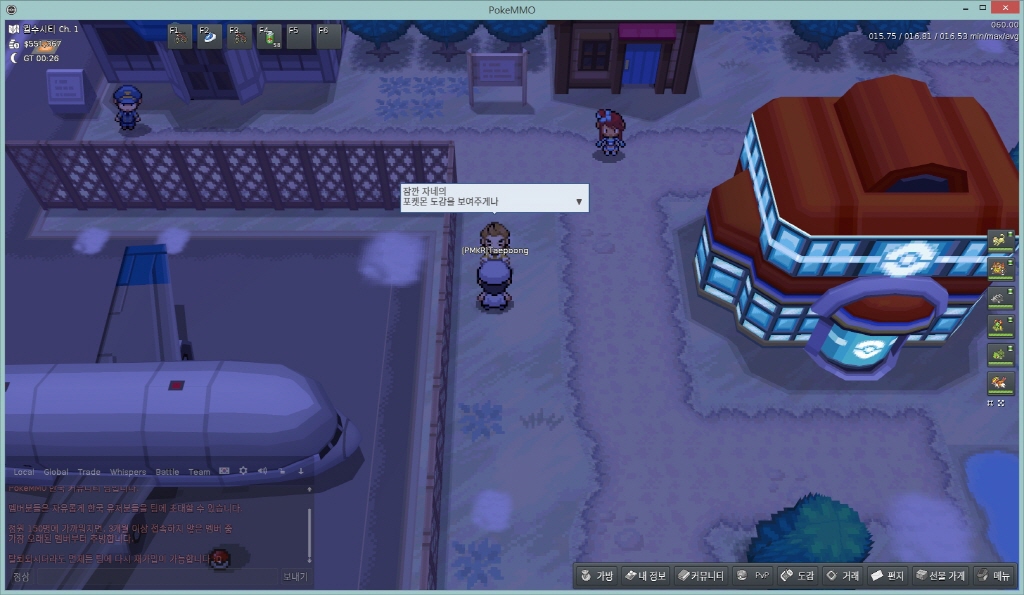Switch to the Whispers chat tab
Viewport: 1024px width, 595px height.
pos(127,472)
